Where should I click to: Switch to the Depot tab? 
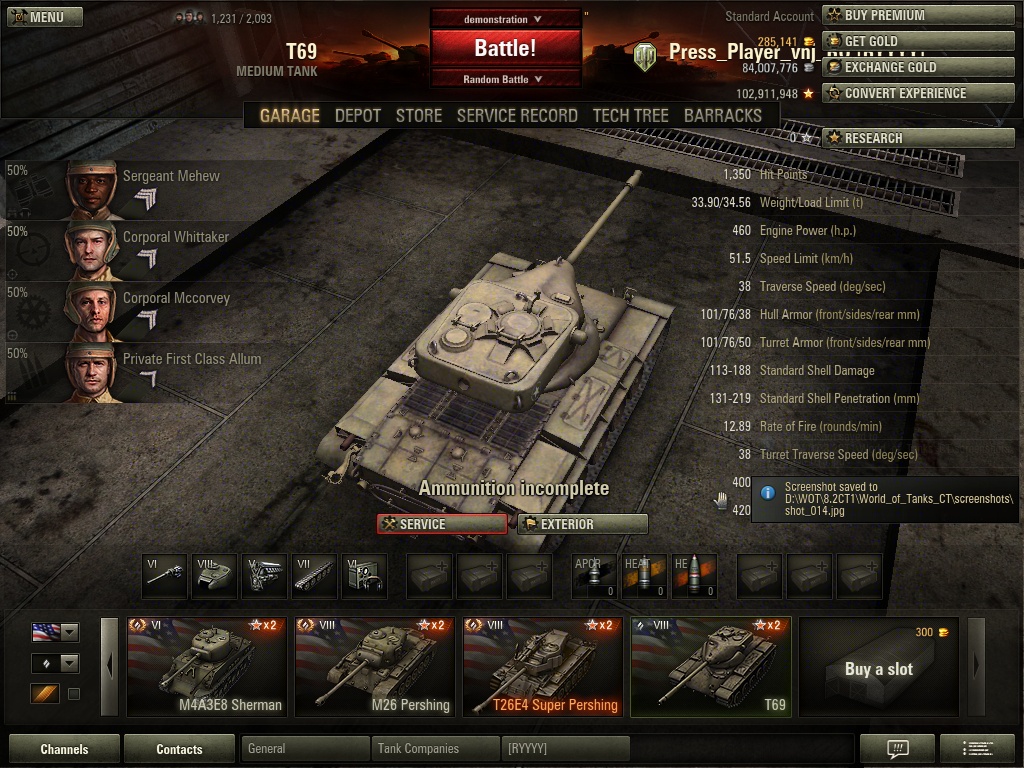[357, 115]
